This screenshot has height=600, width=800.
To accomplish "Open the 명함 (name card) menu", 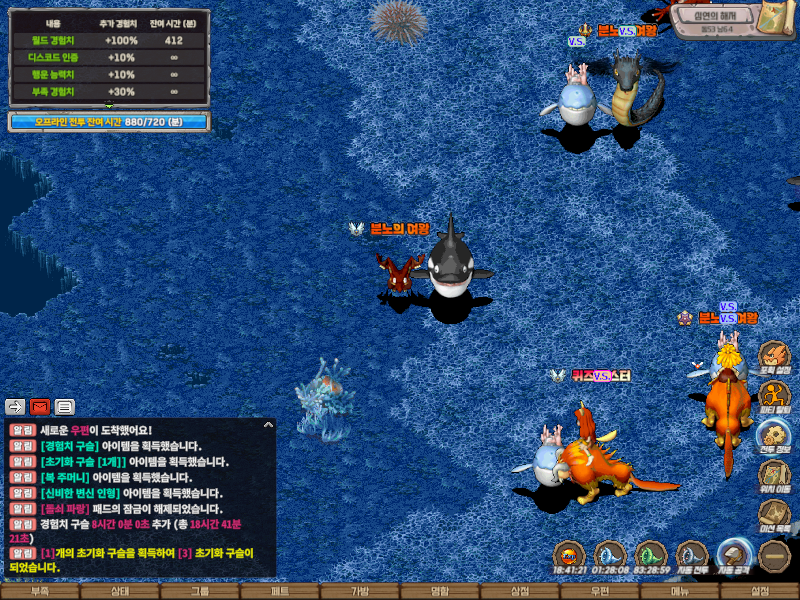I will click(440, 591).
